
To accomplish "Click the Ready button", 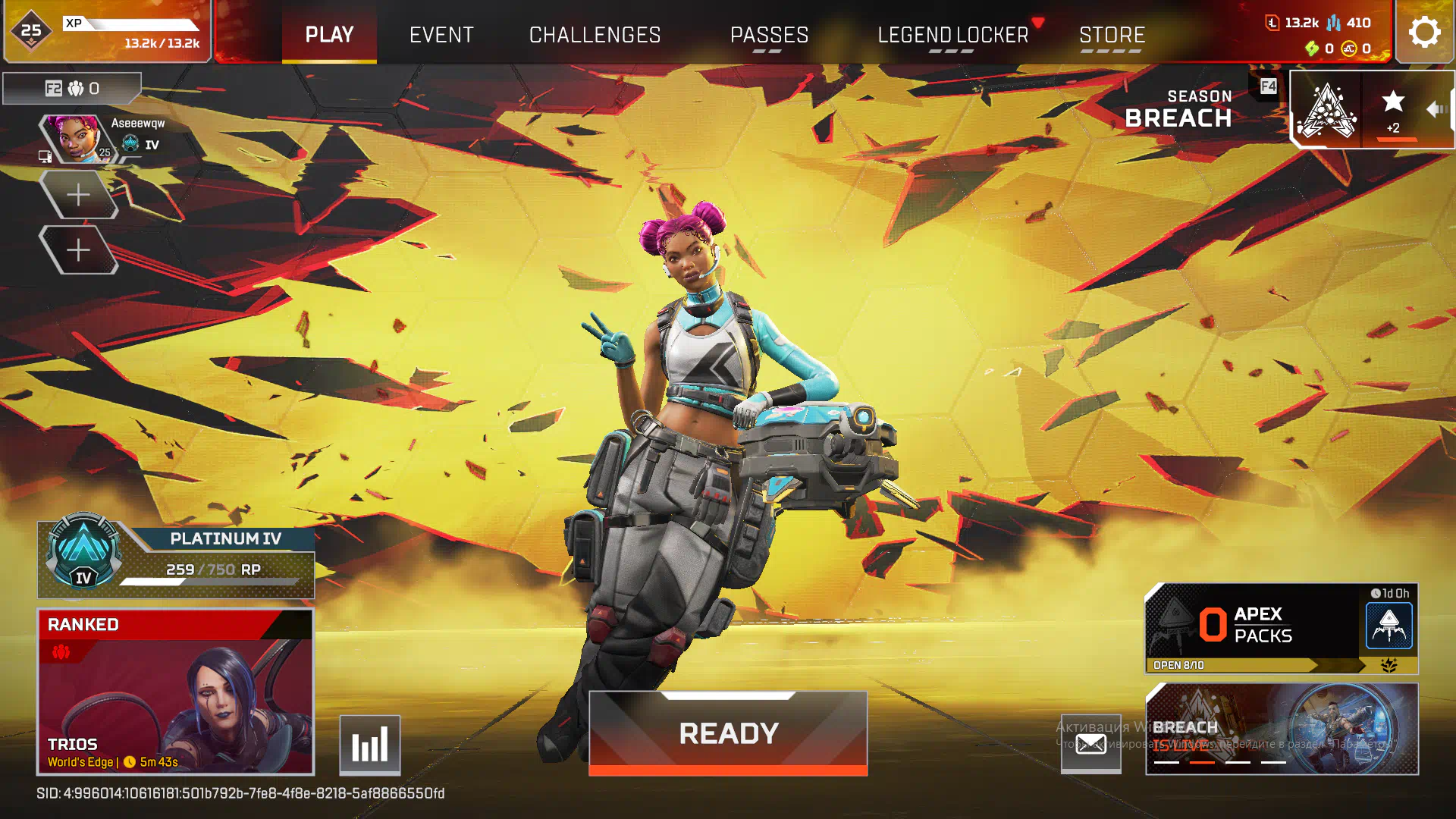I will click(x=728, y=733).
